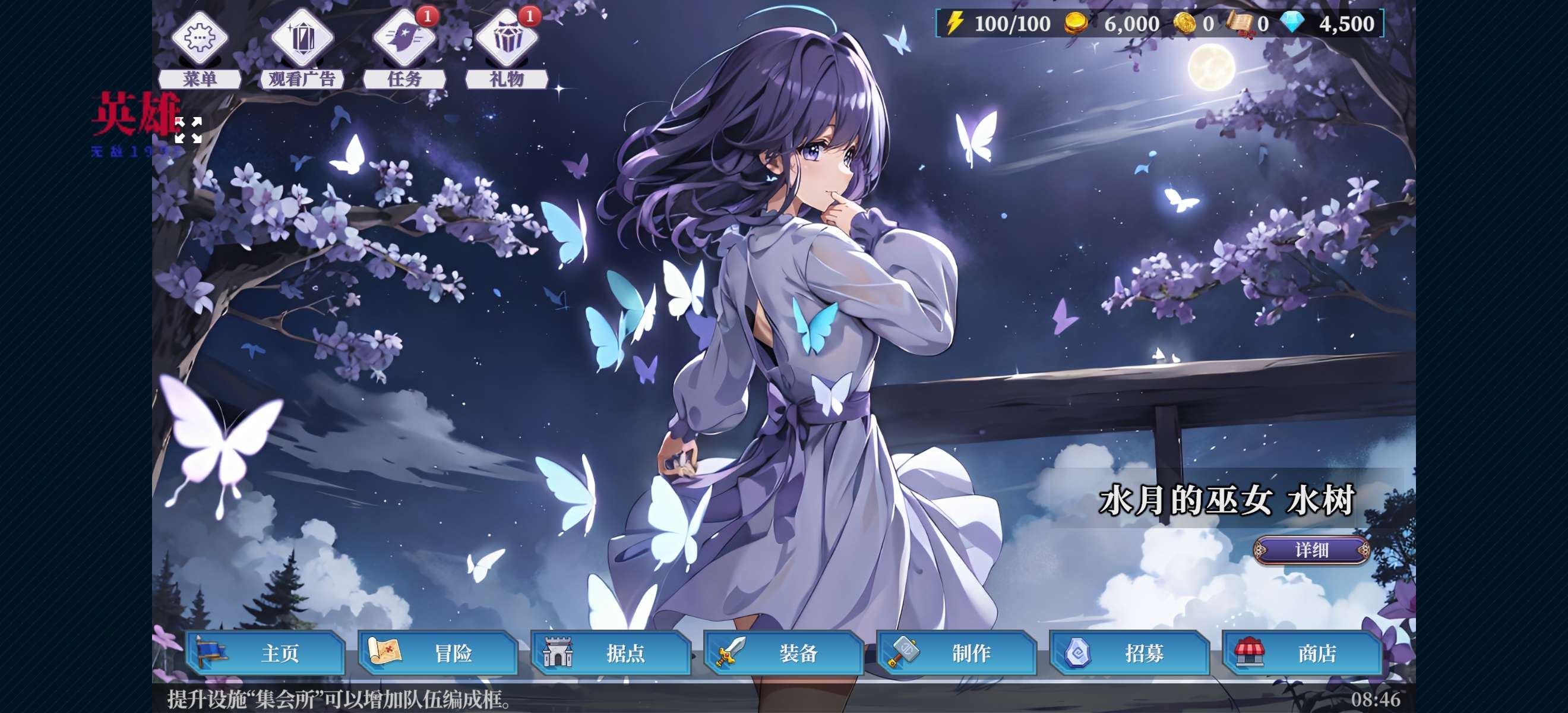Screen dimensions: 1568x713
Task: Toggle fullscreen with the expand arrows icon
Action: coord(188,130)
